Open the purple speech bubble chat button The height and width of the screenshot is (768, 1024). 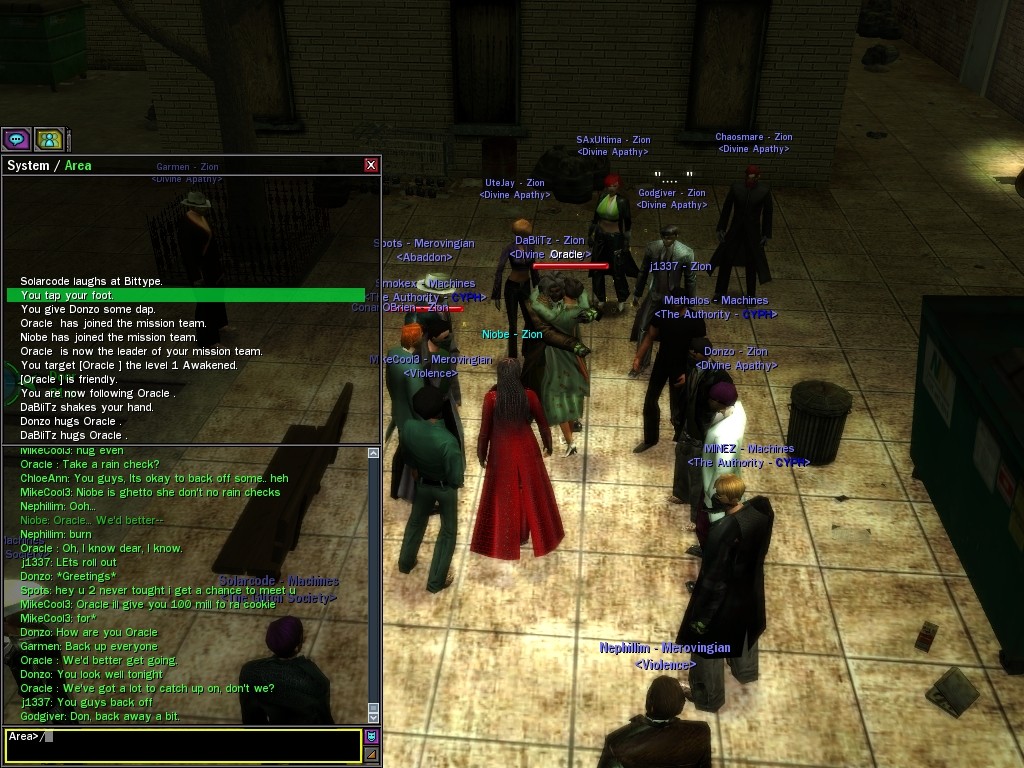click(16, 139)
